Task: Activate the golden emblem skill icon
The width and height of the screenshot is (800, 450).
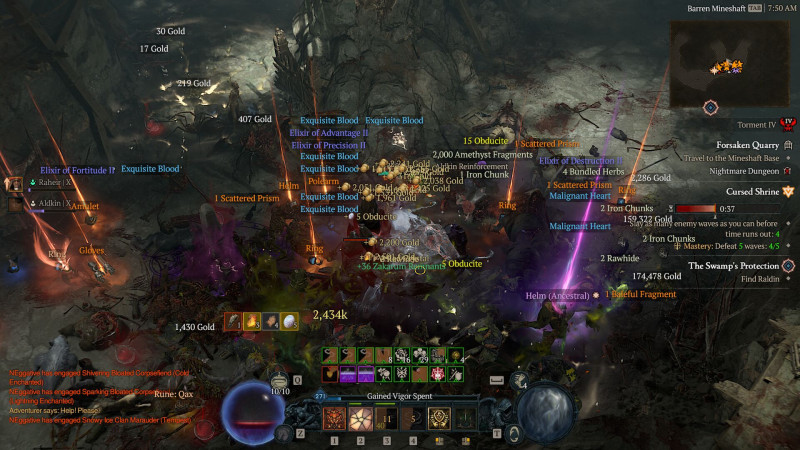Action: (439, 419)
